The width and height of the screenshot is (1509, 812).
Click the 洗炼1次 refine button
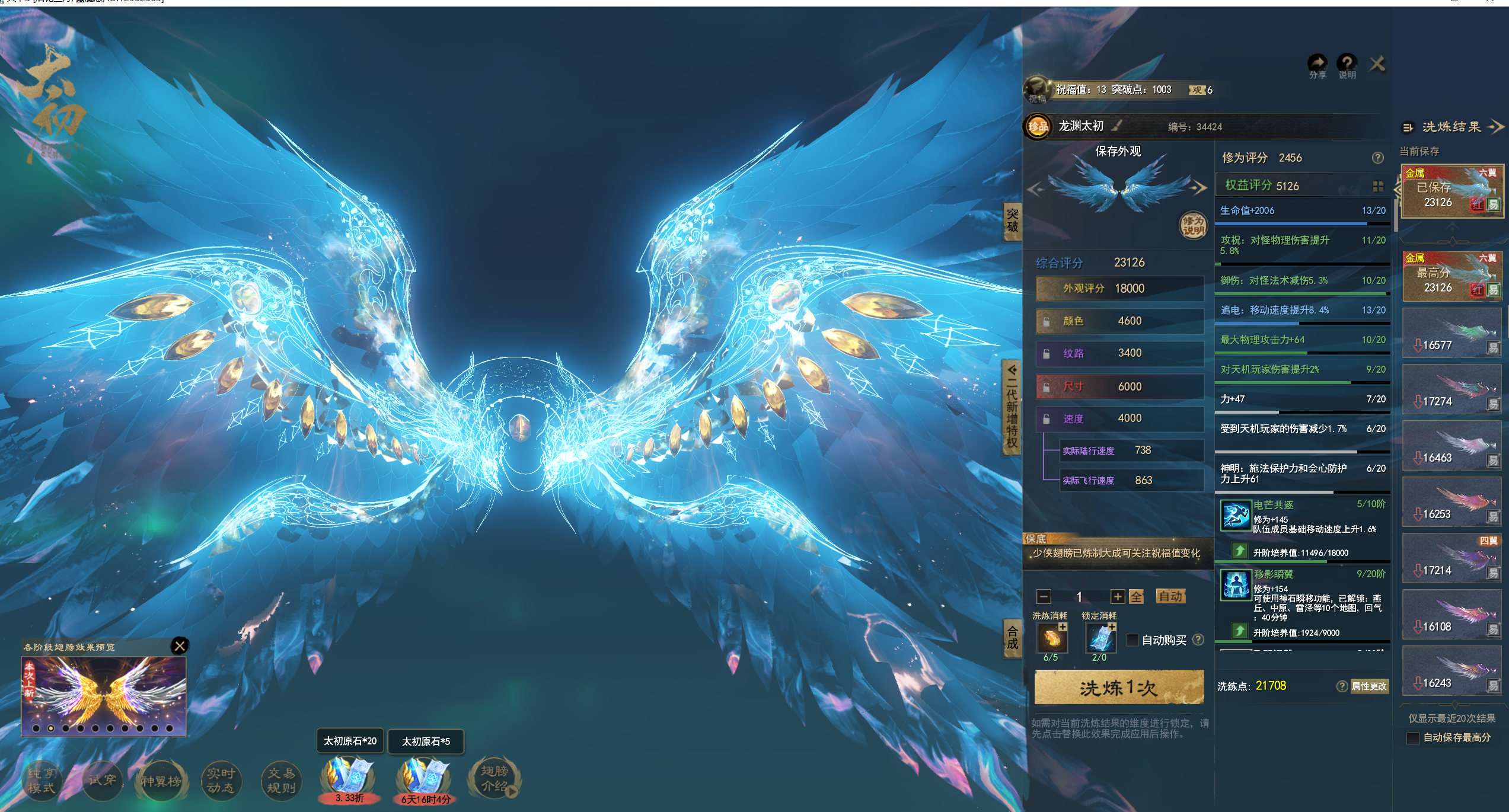[1118, 688]
